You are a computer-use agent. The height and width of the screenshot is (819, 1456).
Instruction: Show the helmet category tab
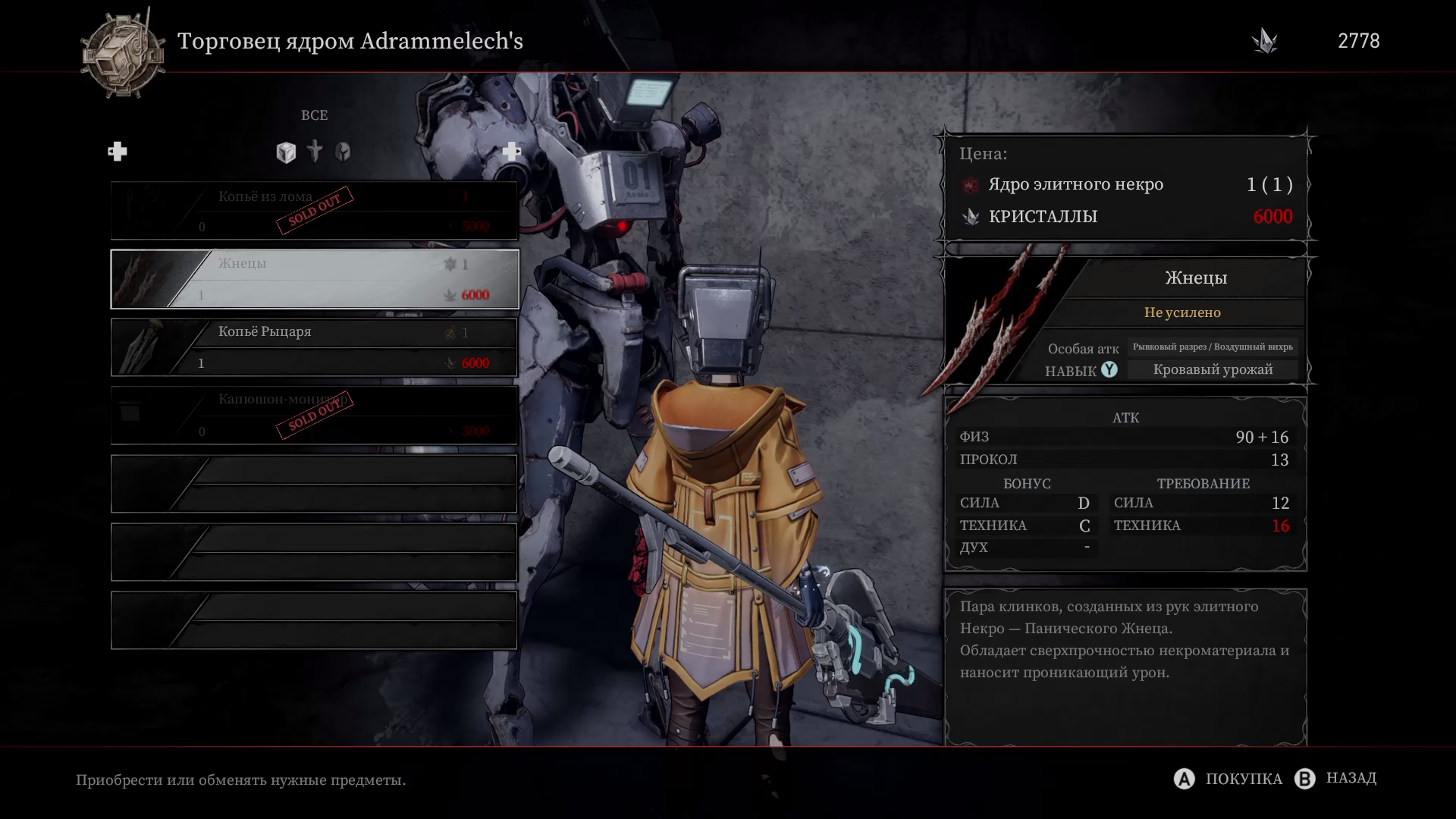[x=343, y=152]
